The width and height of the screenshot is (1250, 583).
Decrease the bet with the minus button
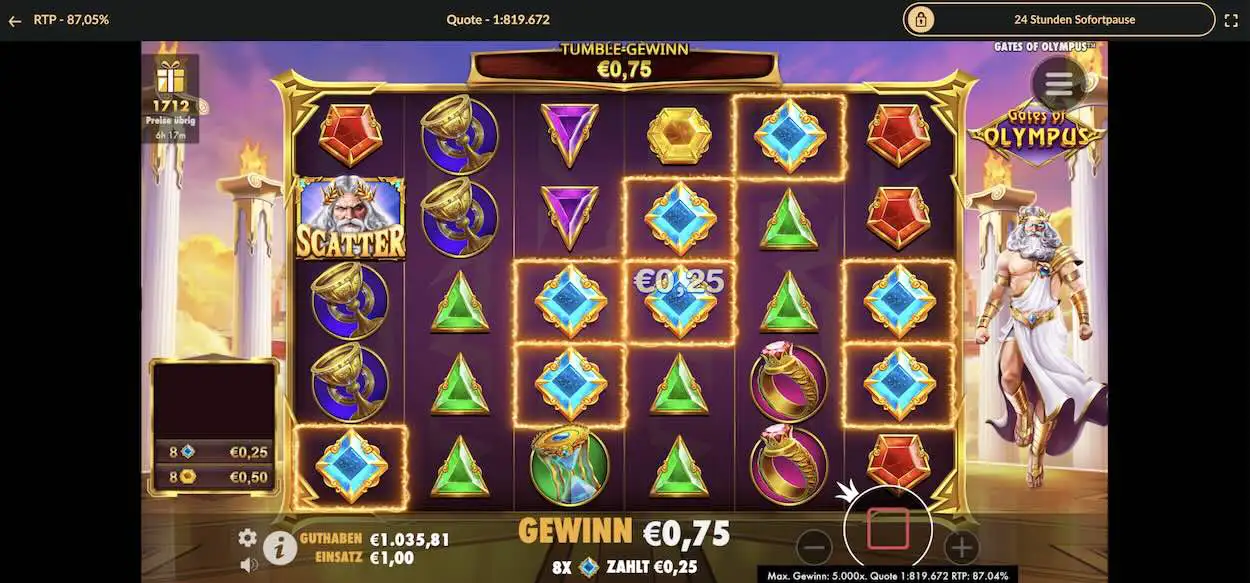[815, 547]
